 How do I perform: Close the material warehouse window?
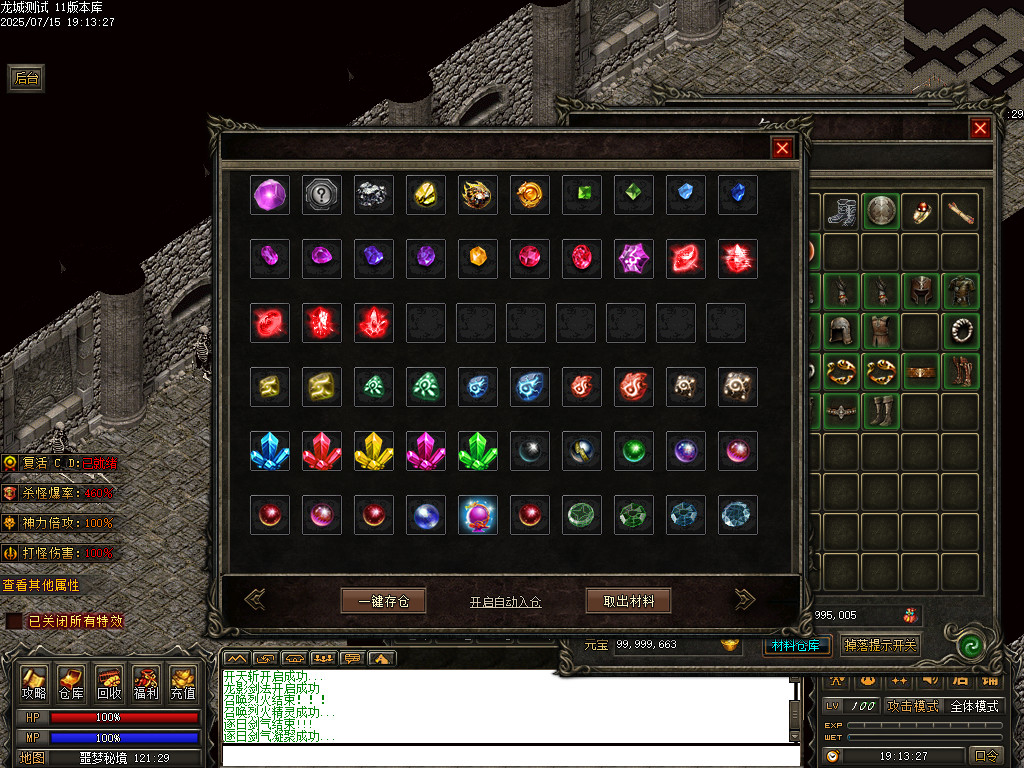(782, 148)
